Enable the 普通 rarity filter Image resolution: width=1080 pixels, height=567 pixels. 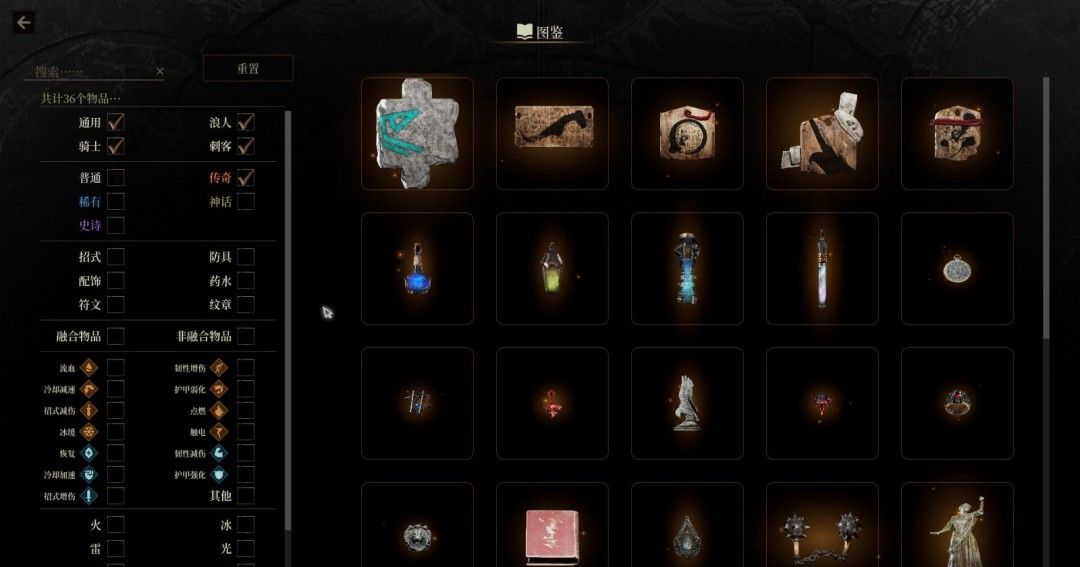116,178
